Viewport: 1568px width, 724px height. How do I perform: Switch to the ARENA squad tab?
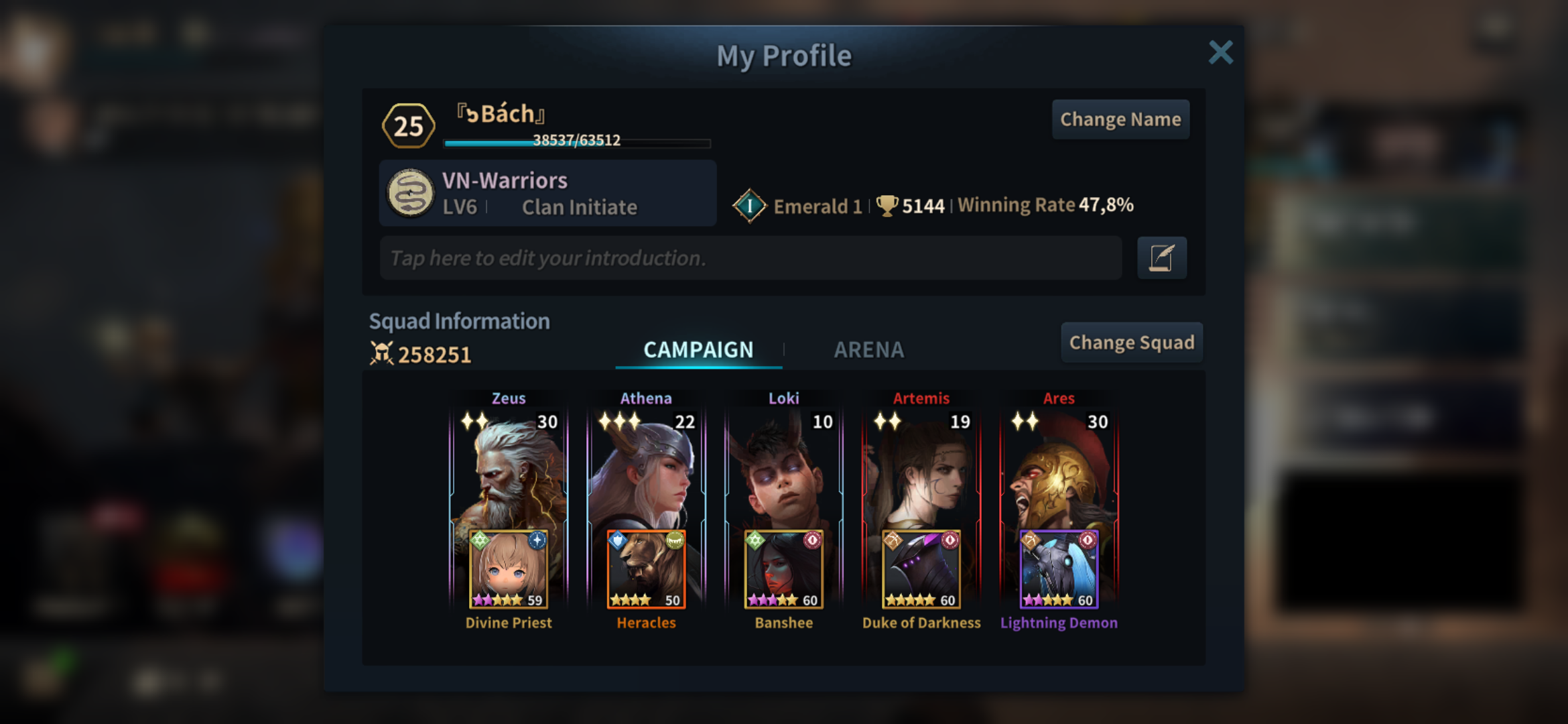click(868, 349)
